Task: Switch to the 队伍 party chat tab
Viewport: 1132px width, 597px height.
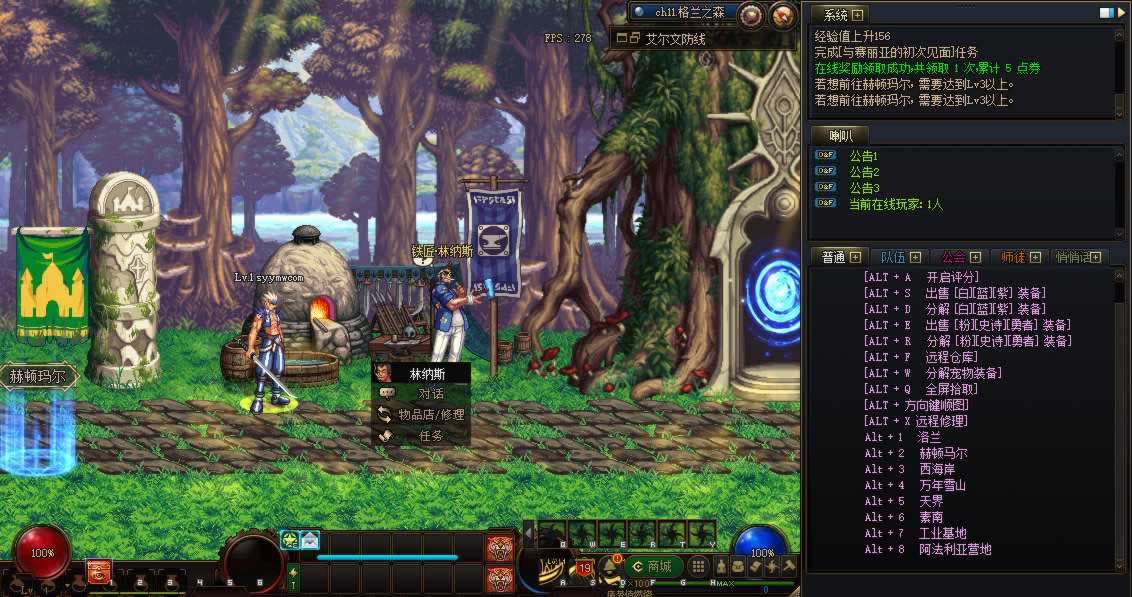Action: coord(895,257)
